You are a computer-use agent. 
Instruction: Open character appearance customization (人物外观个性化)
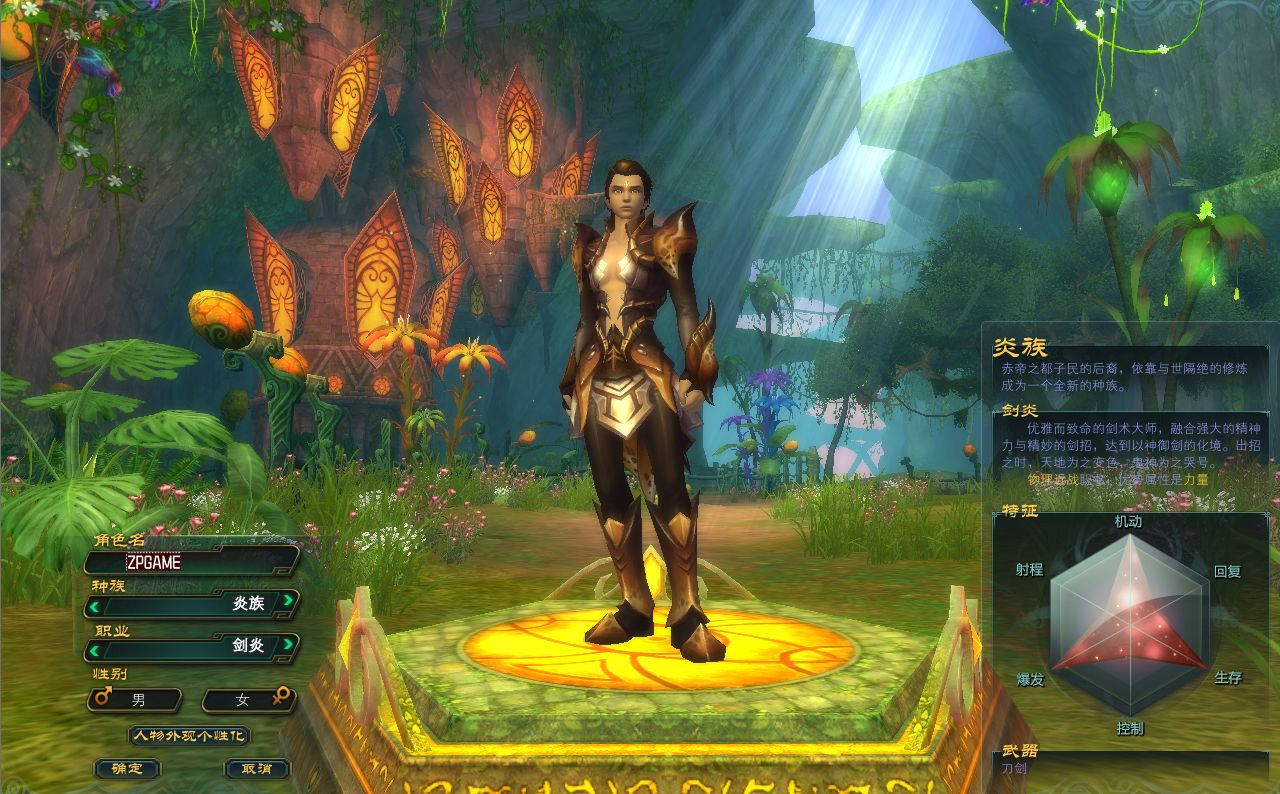coord(190,736)
